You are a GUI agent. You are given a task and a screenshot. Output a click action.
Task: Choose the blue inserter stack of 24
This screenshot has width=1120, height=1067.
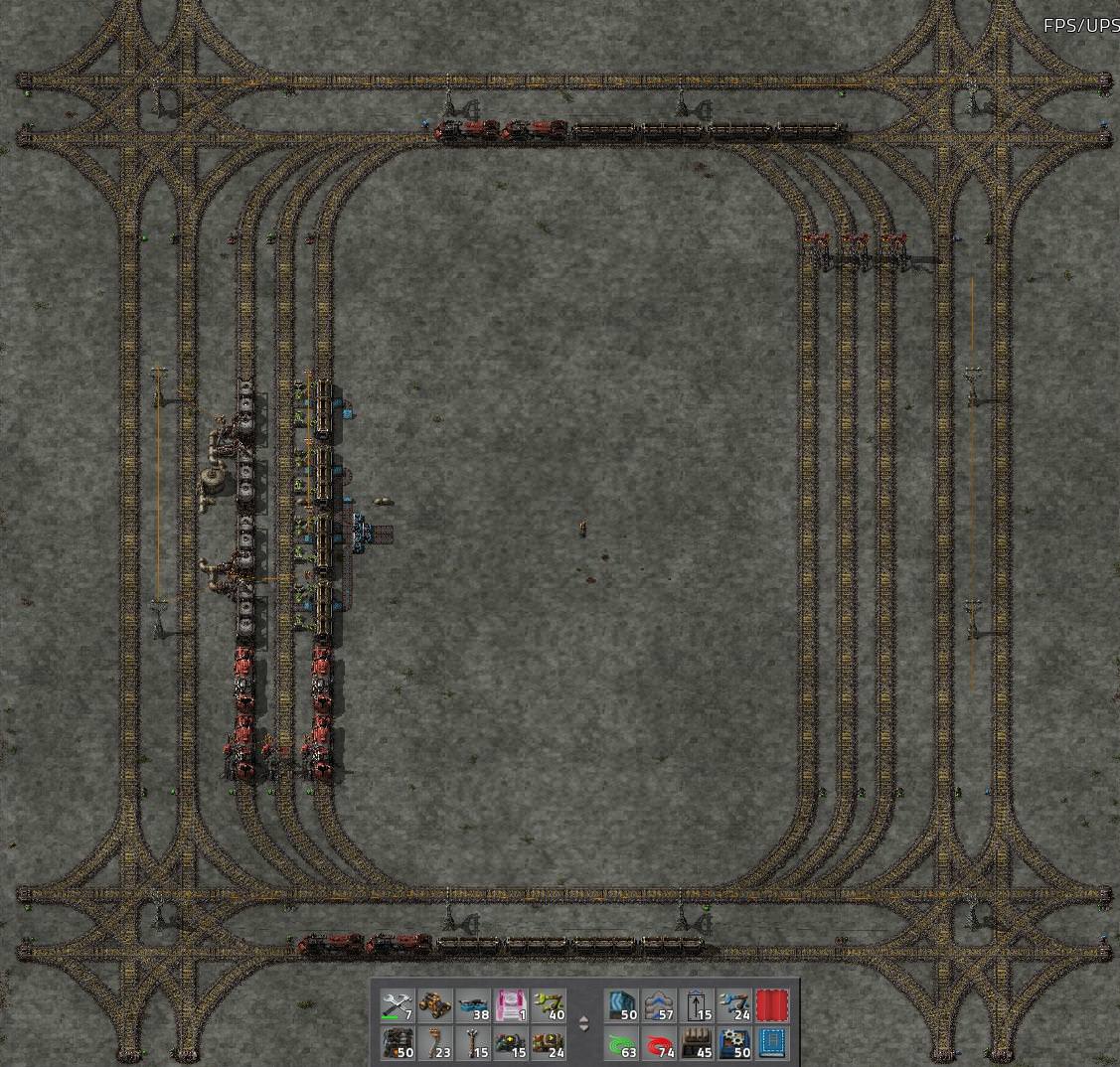click(x=735, y=1006)
